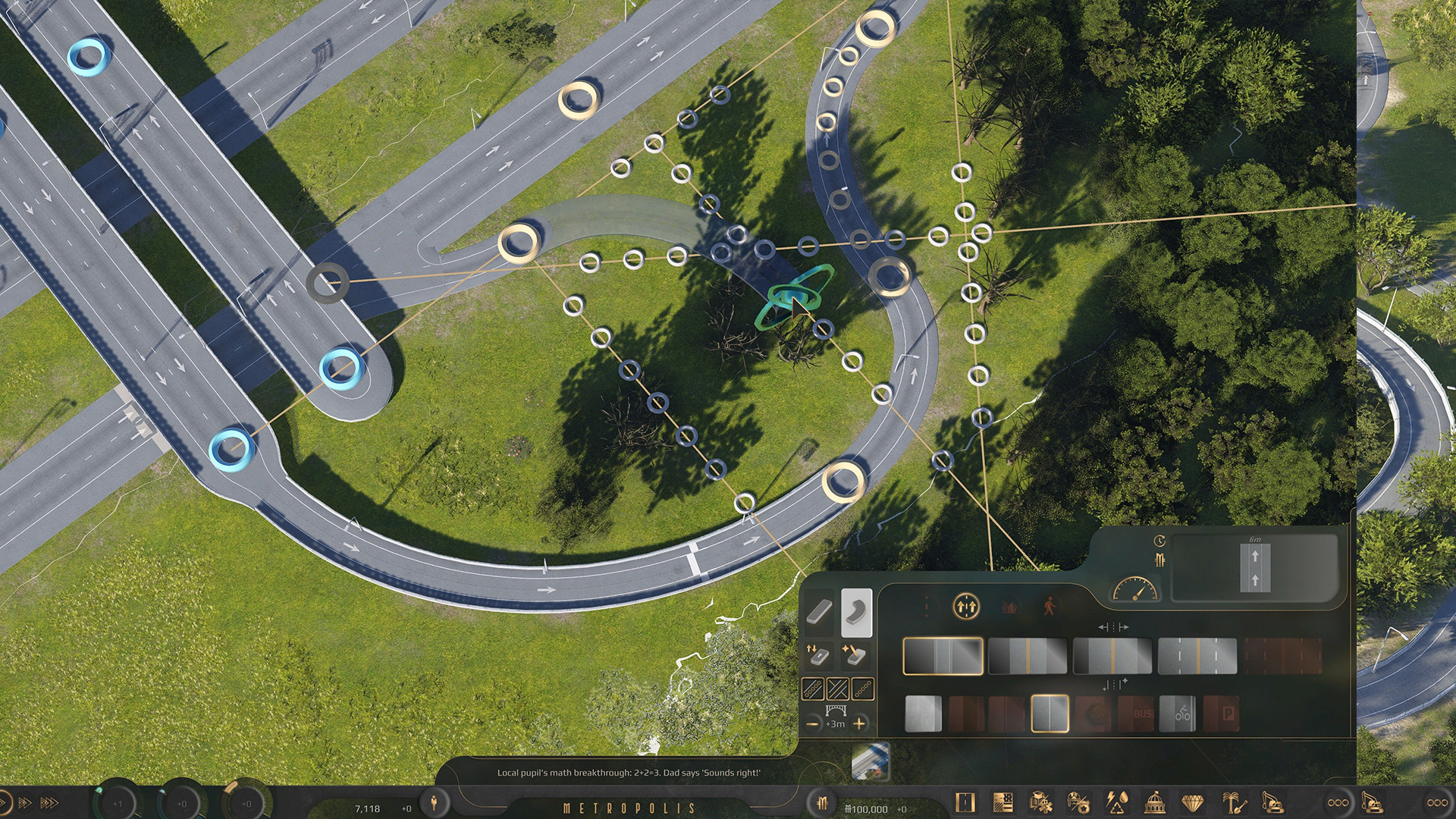The image size is (1456, 819).
Task: Select the pedestrian path option
Action: (1050, 607)
